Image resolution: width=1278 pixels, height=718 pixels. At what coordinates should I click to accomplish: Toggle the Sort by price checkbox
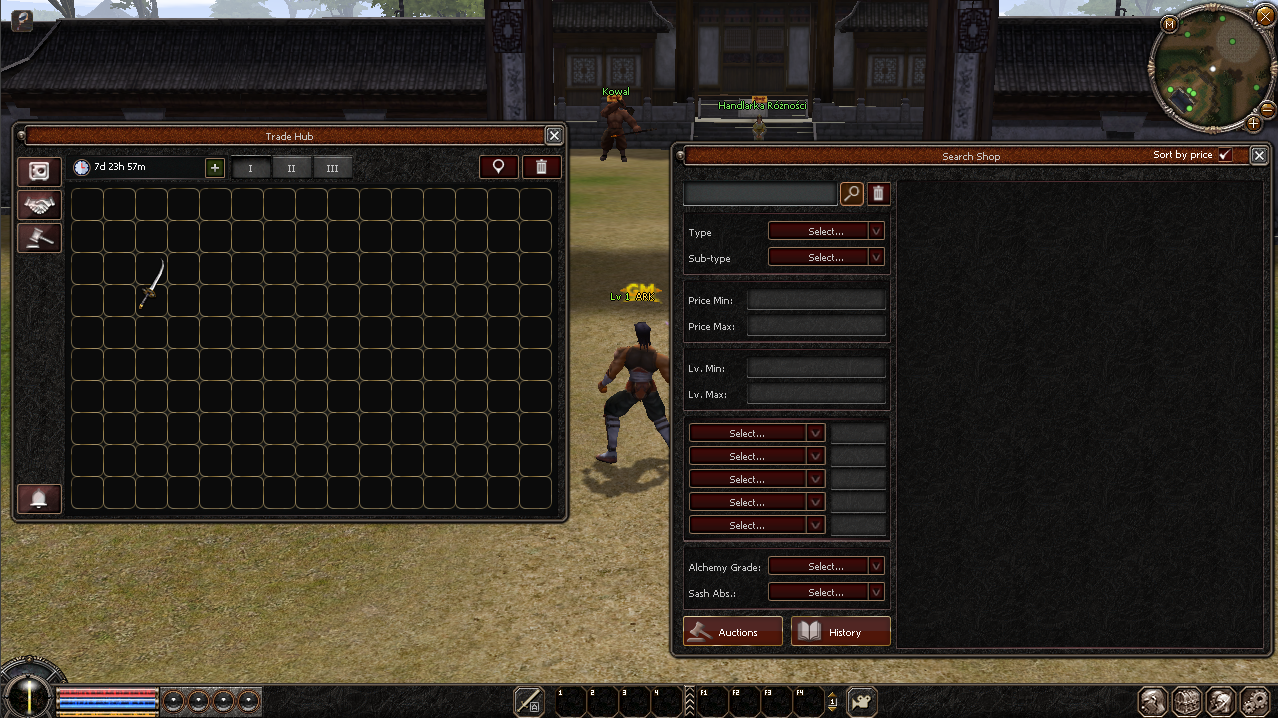1225,155
